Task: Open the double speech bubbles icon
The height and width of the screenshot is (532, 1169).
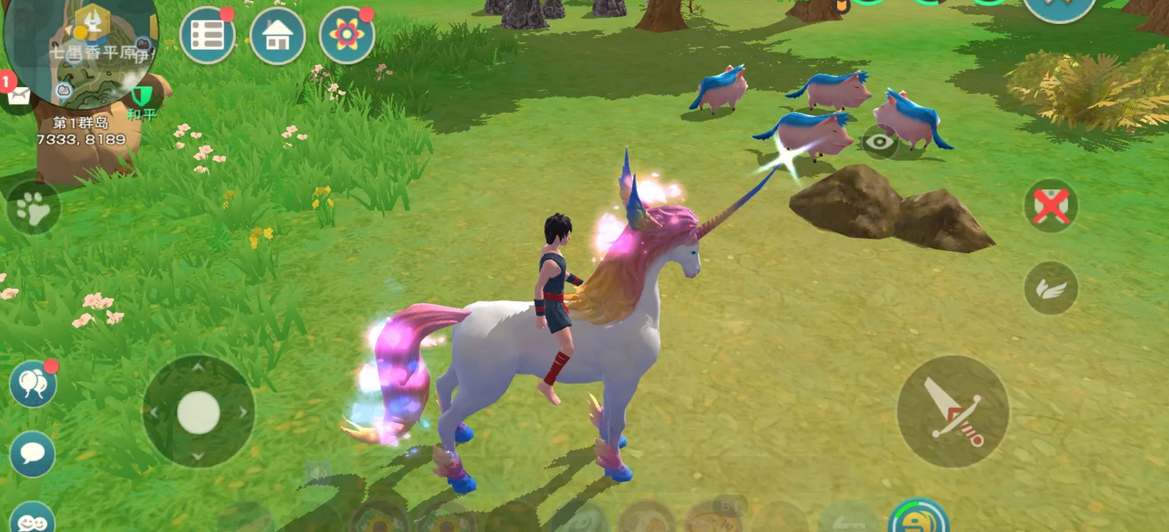Action: click(x=33, y=384)
